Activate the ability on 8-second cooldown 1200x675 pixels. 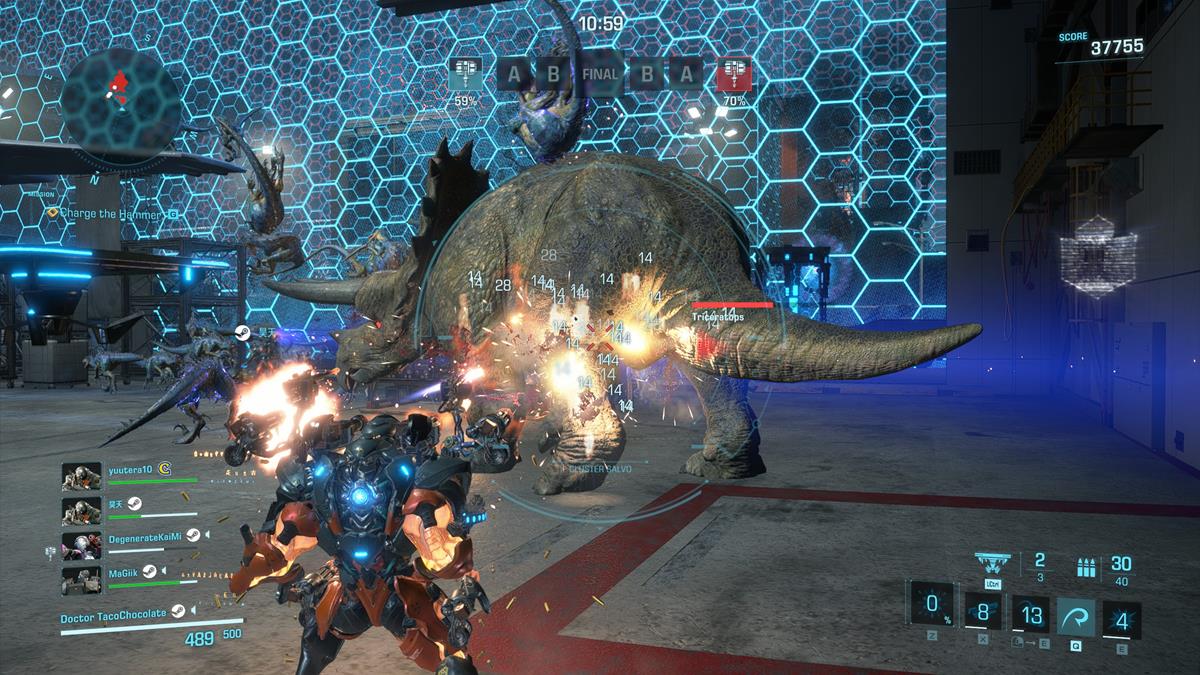click(x=982, y=611)
